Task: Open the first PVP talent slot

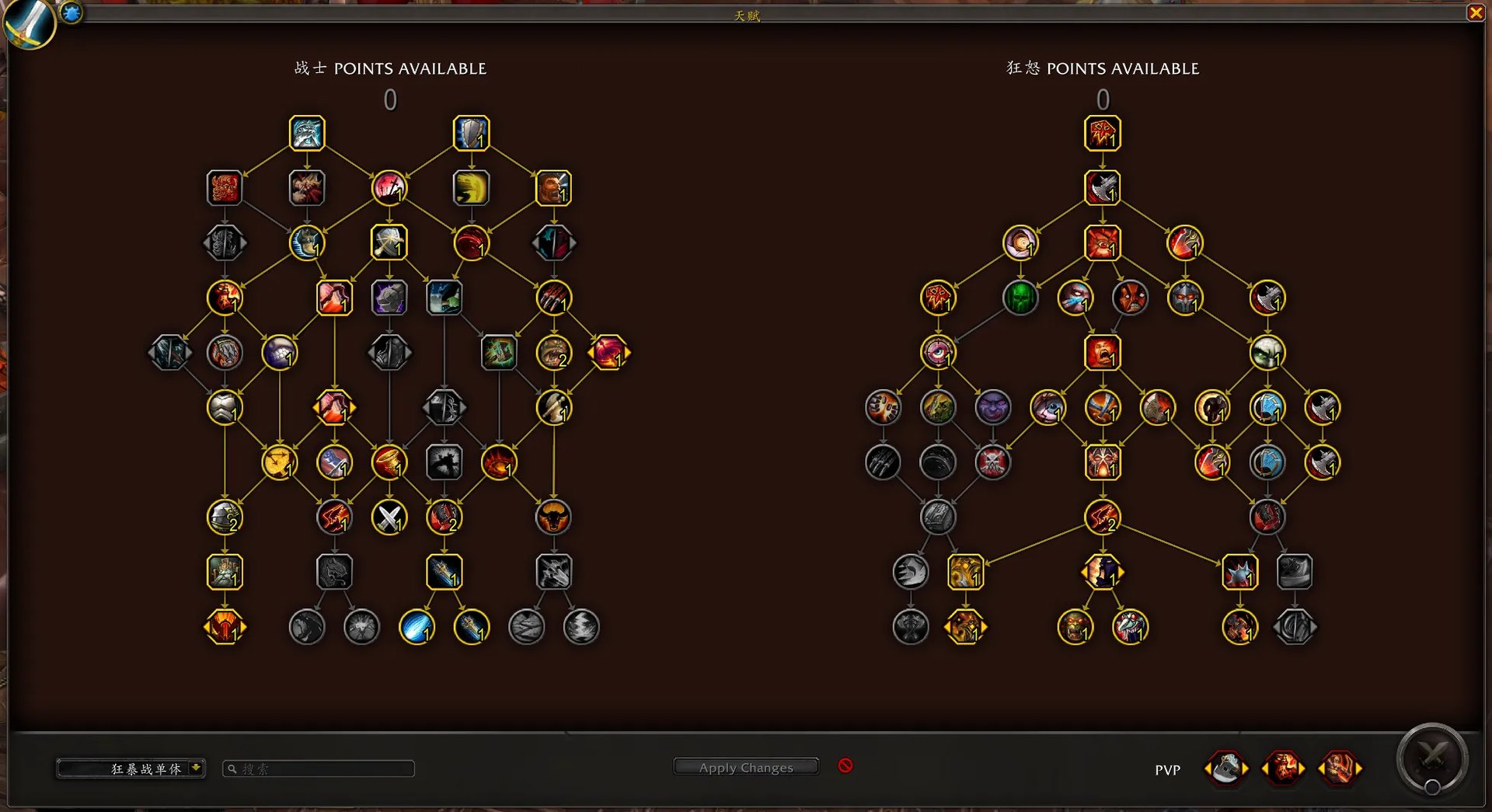Action: pos(1226,768)
